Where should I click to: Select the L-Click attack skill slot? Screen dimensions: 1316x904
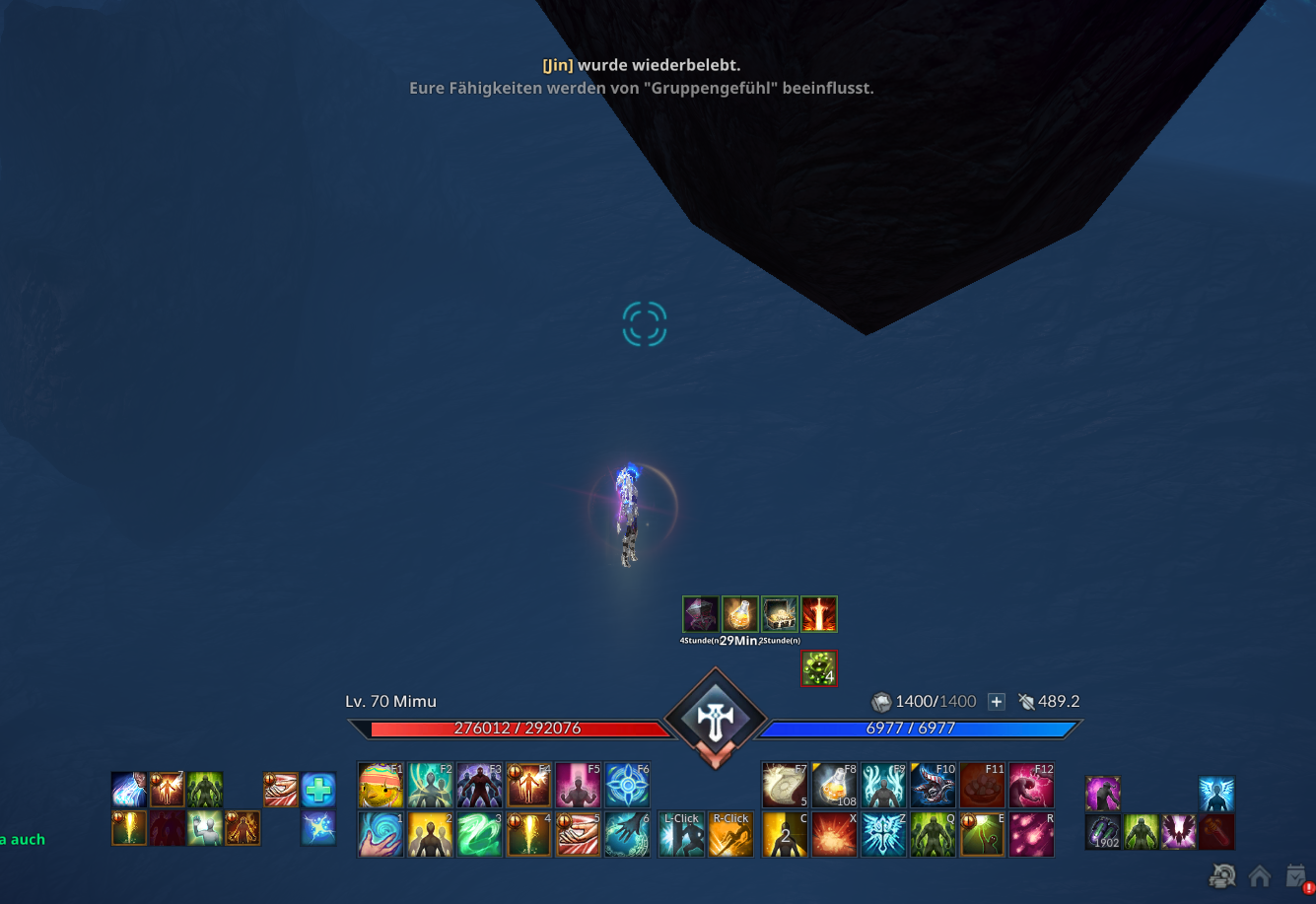(x=681, y=834)
